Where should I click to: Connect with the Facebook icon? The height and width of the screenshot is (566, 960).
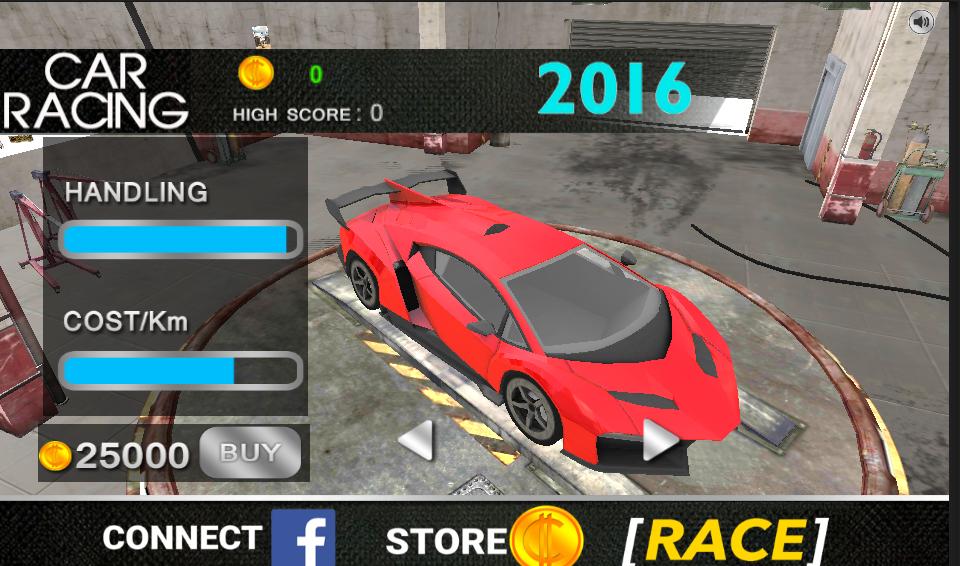pyautogui.click(x=303, y=540)
